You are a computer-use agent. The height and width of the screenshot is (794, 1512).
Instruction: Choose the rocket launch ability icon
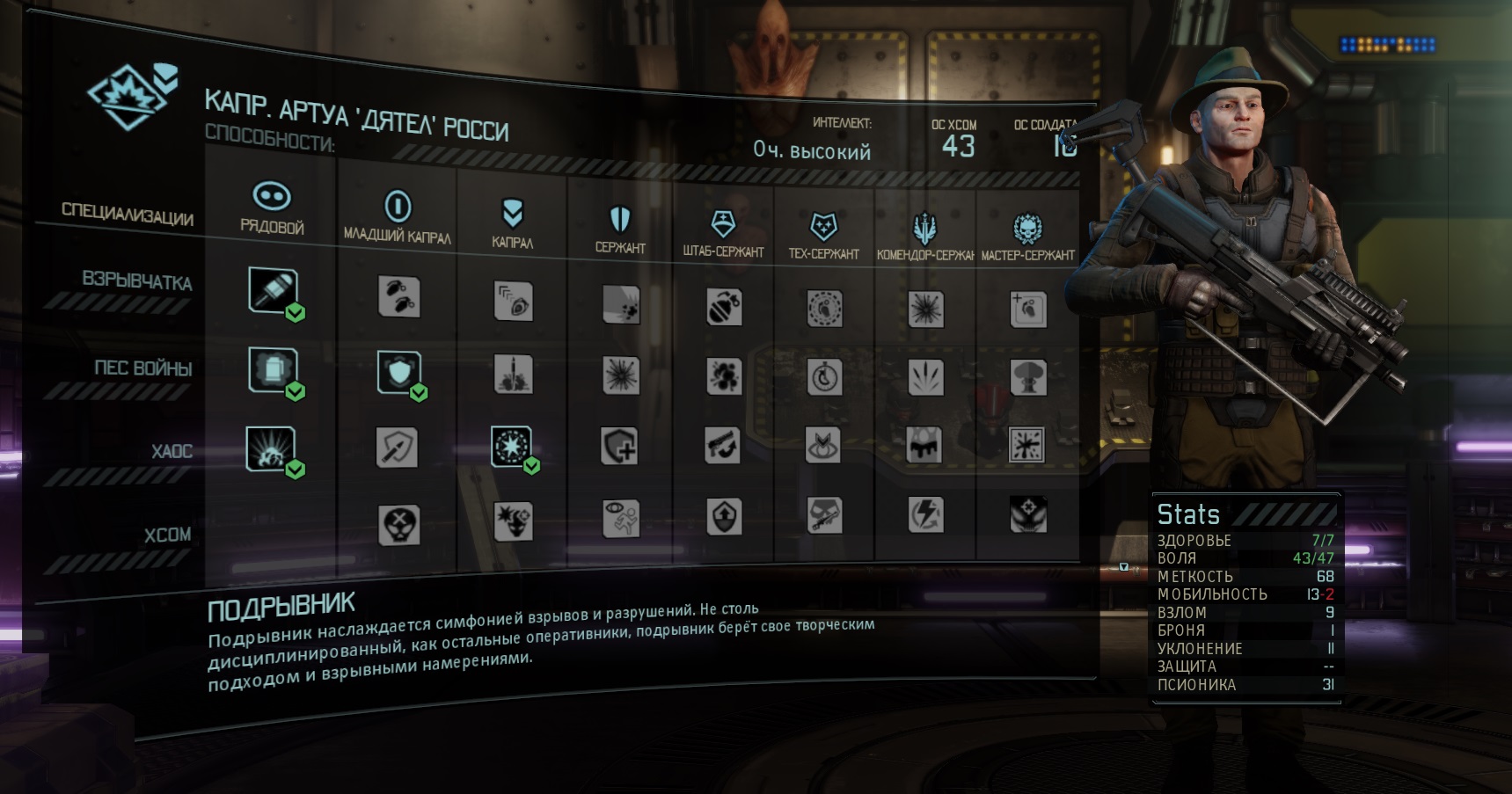click(513, 375)
